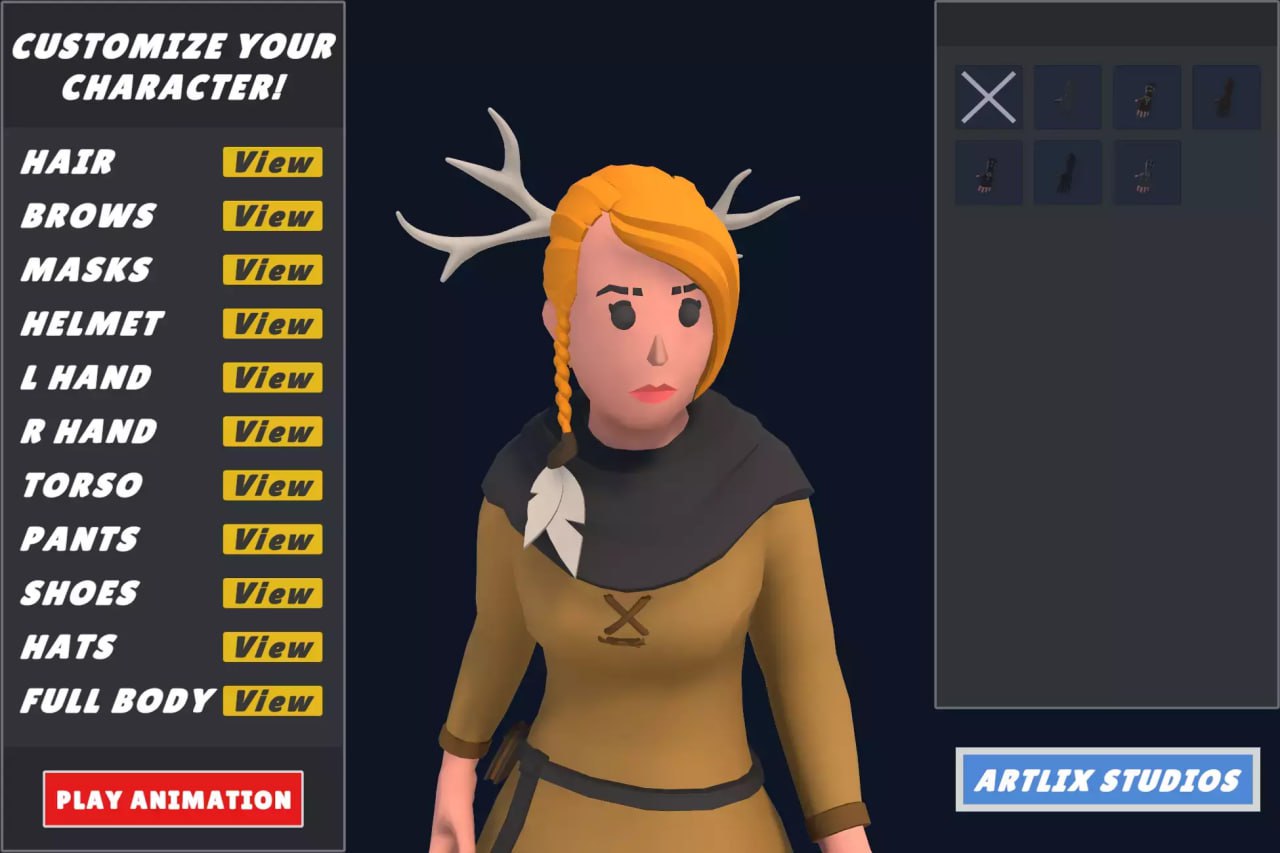The width and height of the screenshot is (1280, 853).
Task: Click the Artlix Studios banner
Action: click(1108, 781)
